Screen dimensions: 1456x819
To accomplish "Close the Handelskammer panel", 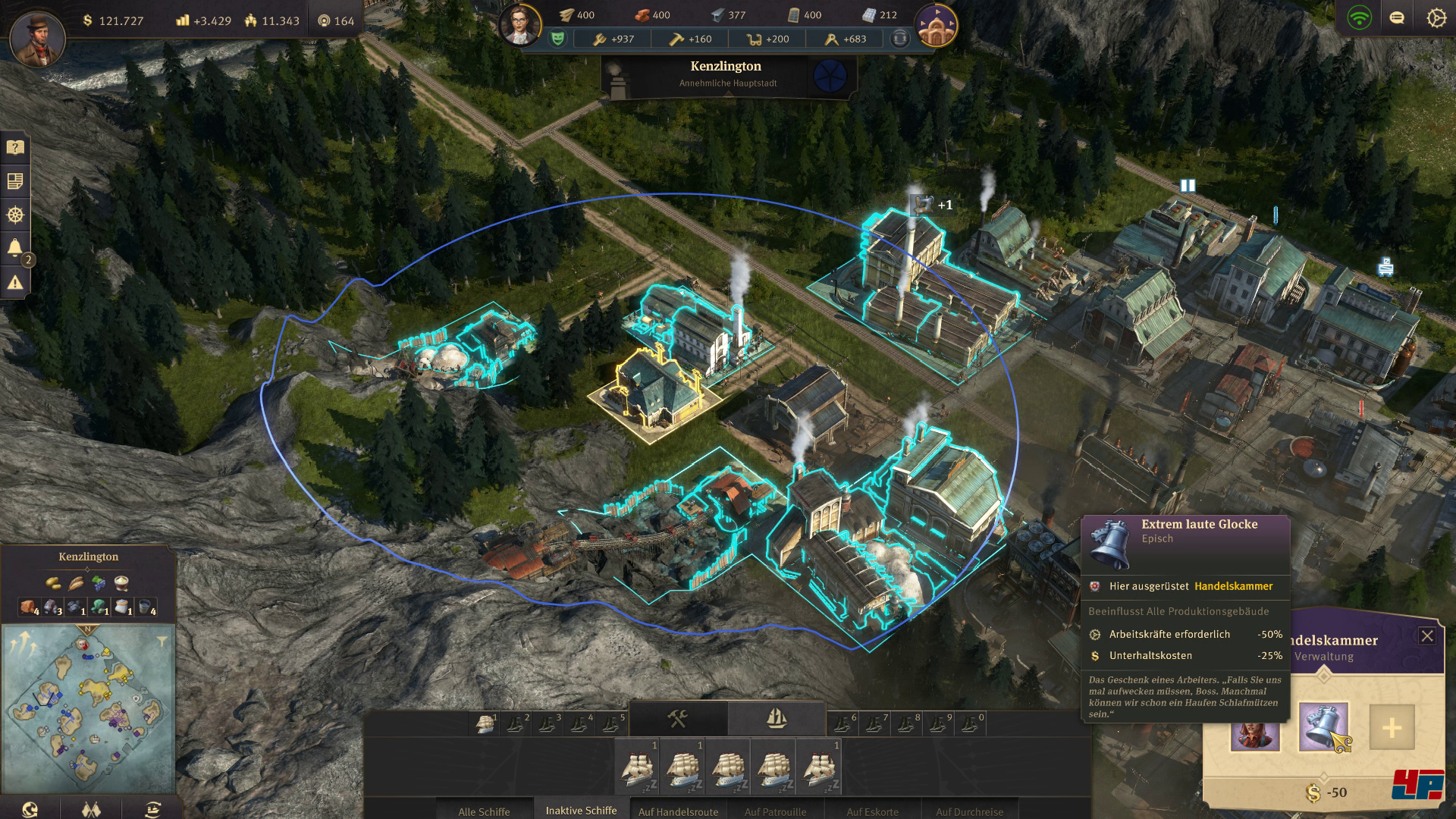I will point(1426,636).
